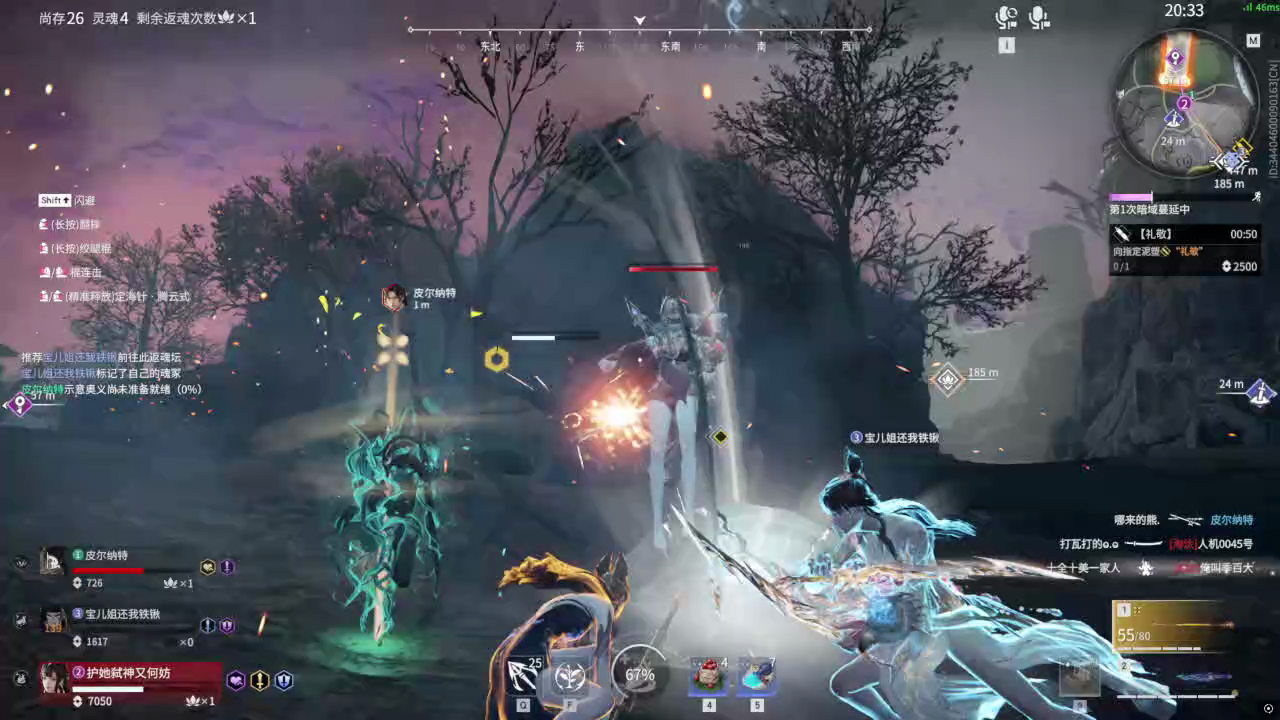Open the quest item icon next to 礼敬
1280x720 pixels.
click(x=1121, y=233)
